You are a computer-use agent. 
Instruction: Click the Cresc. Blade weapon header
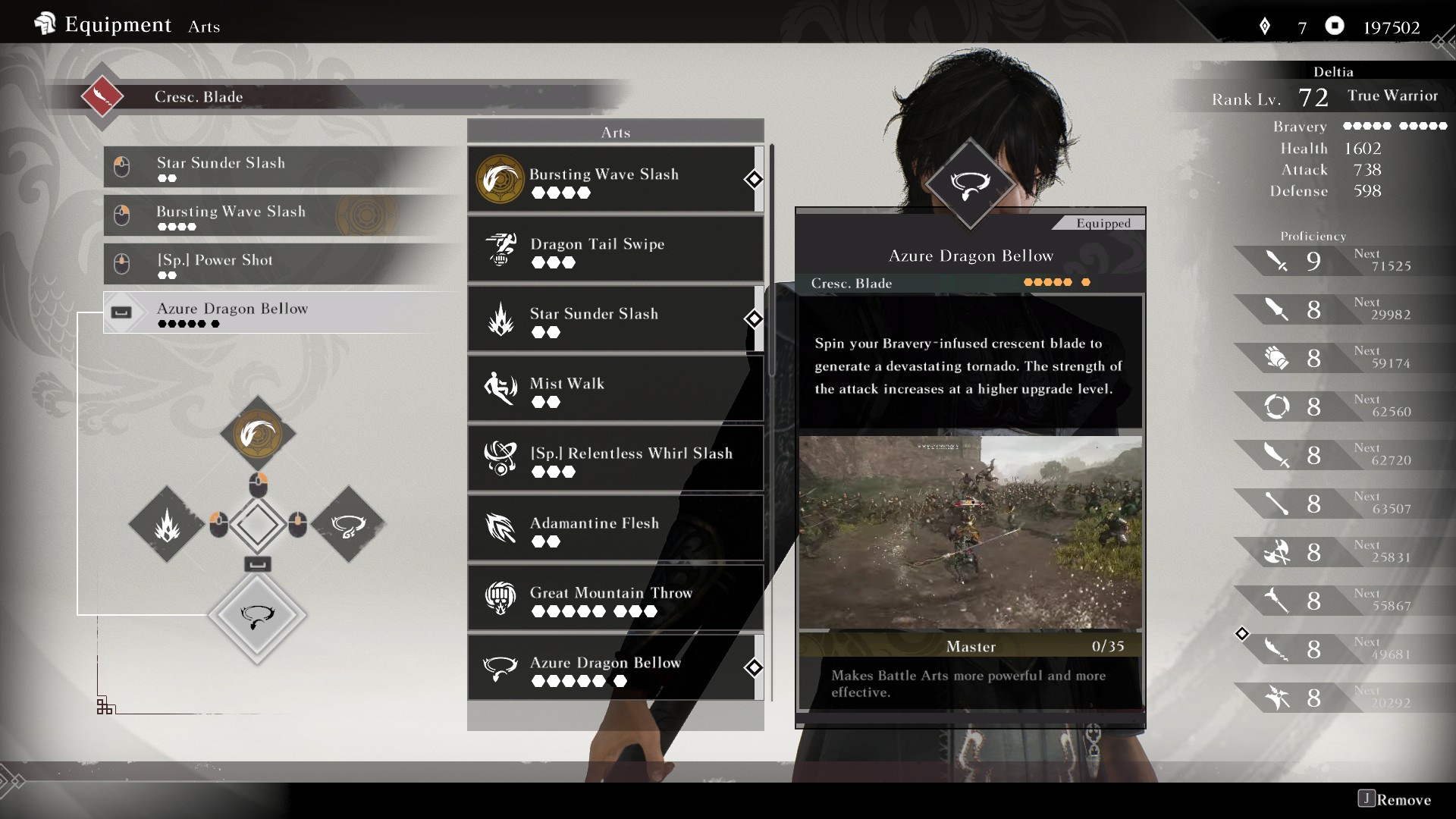[199, 97]
